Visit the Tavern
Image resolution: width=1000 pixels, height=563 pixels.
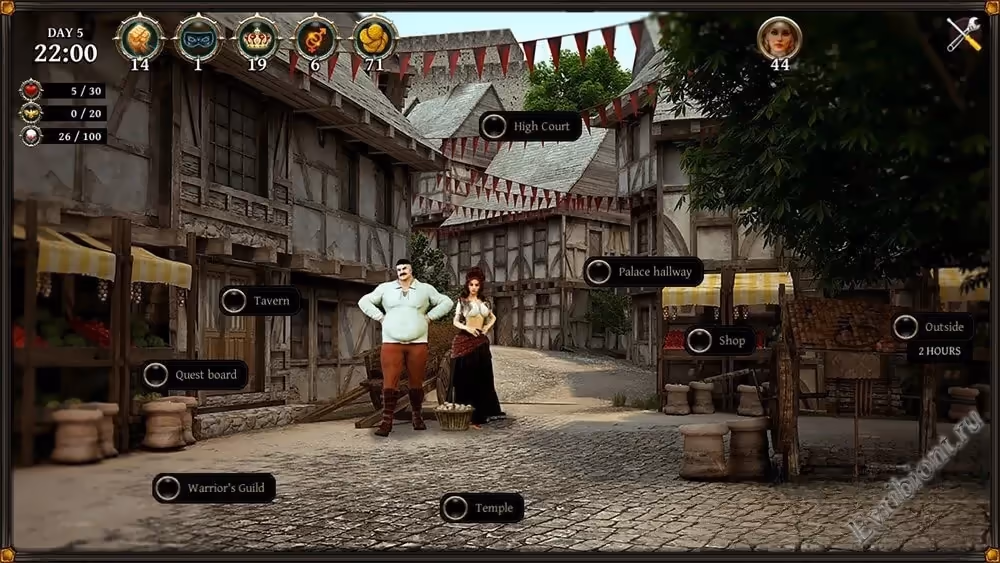pyautogui.click(x=260, y=301)
